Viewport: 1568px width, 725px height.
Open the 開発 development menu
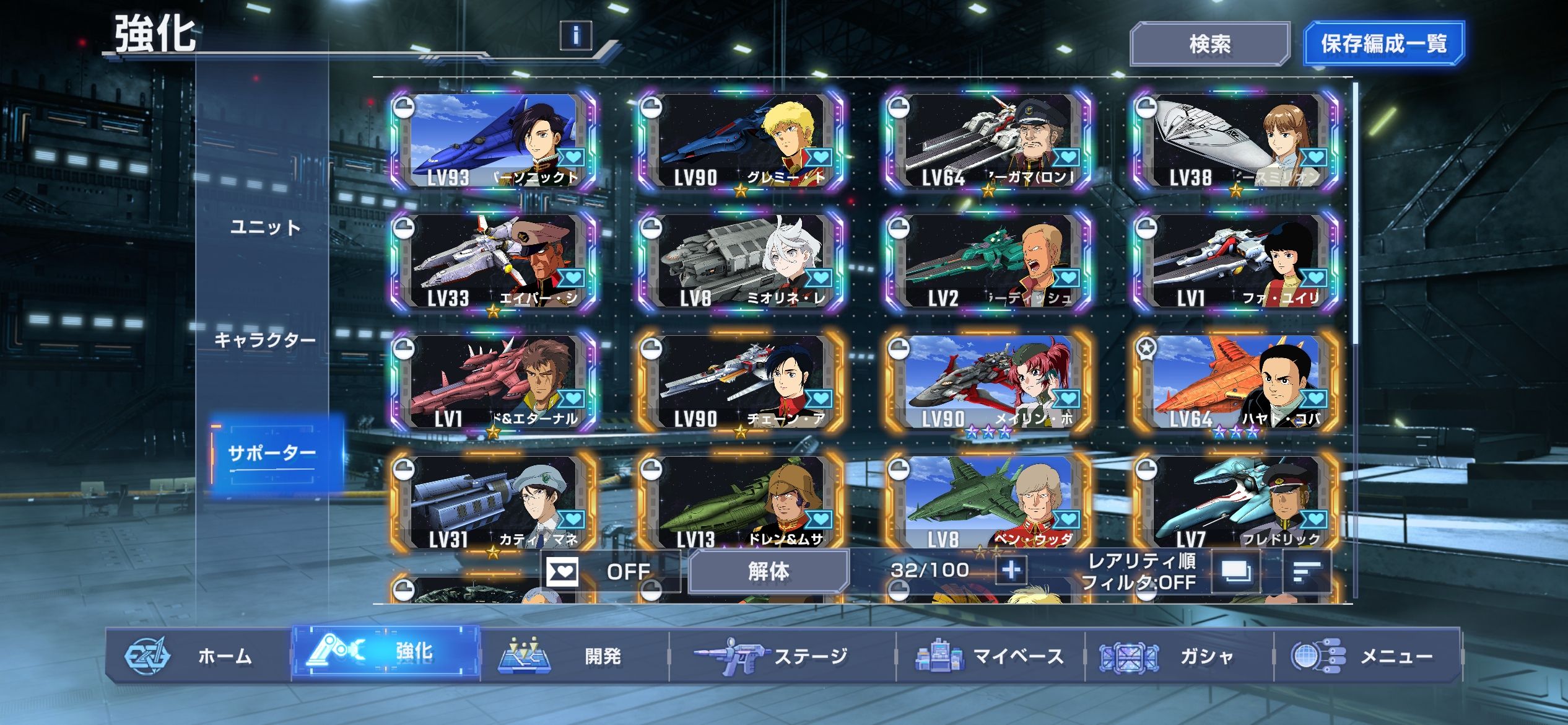pos(575,656)
